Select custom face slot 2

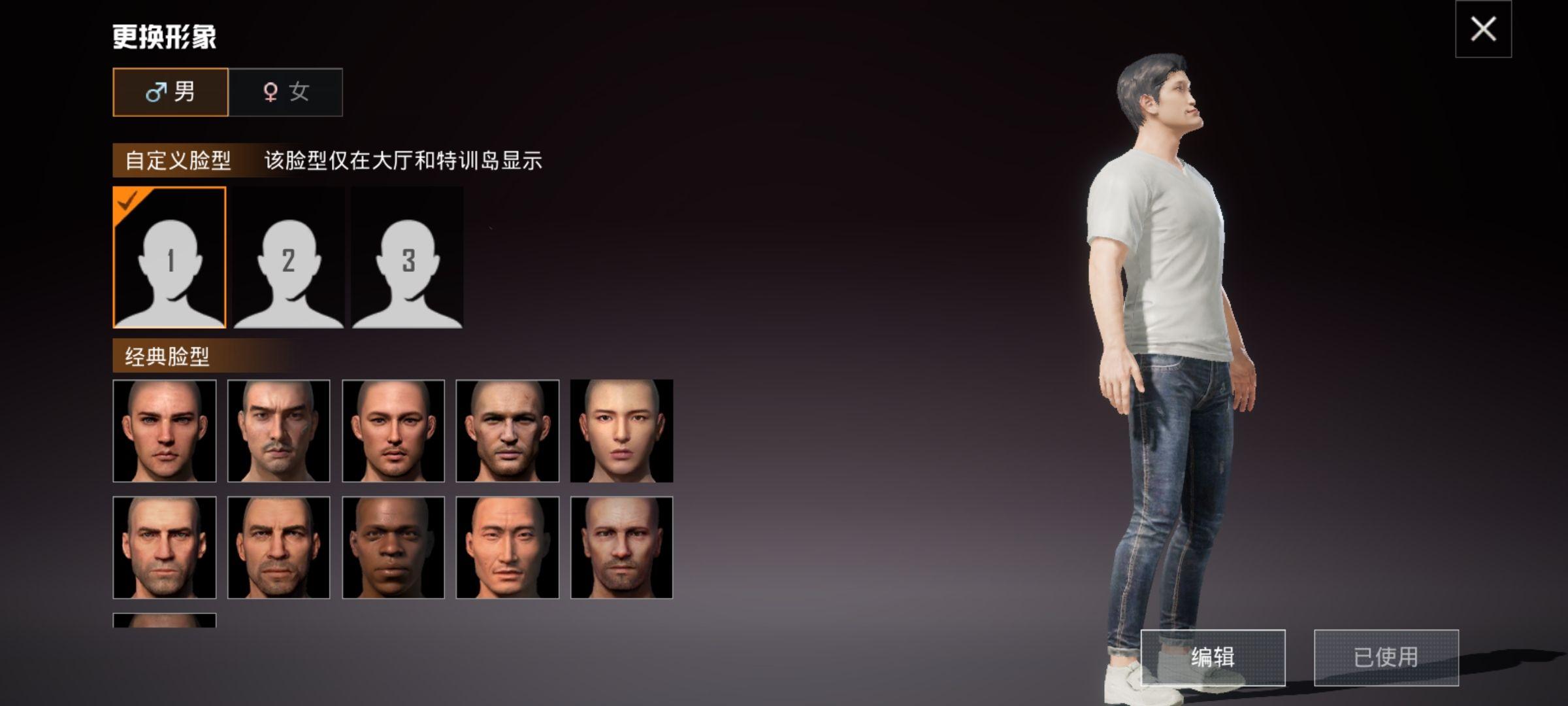pyautogui.click(x=287, y=258)
